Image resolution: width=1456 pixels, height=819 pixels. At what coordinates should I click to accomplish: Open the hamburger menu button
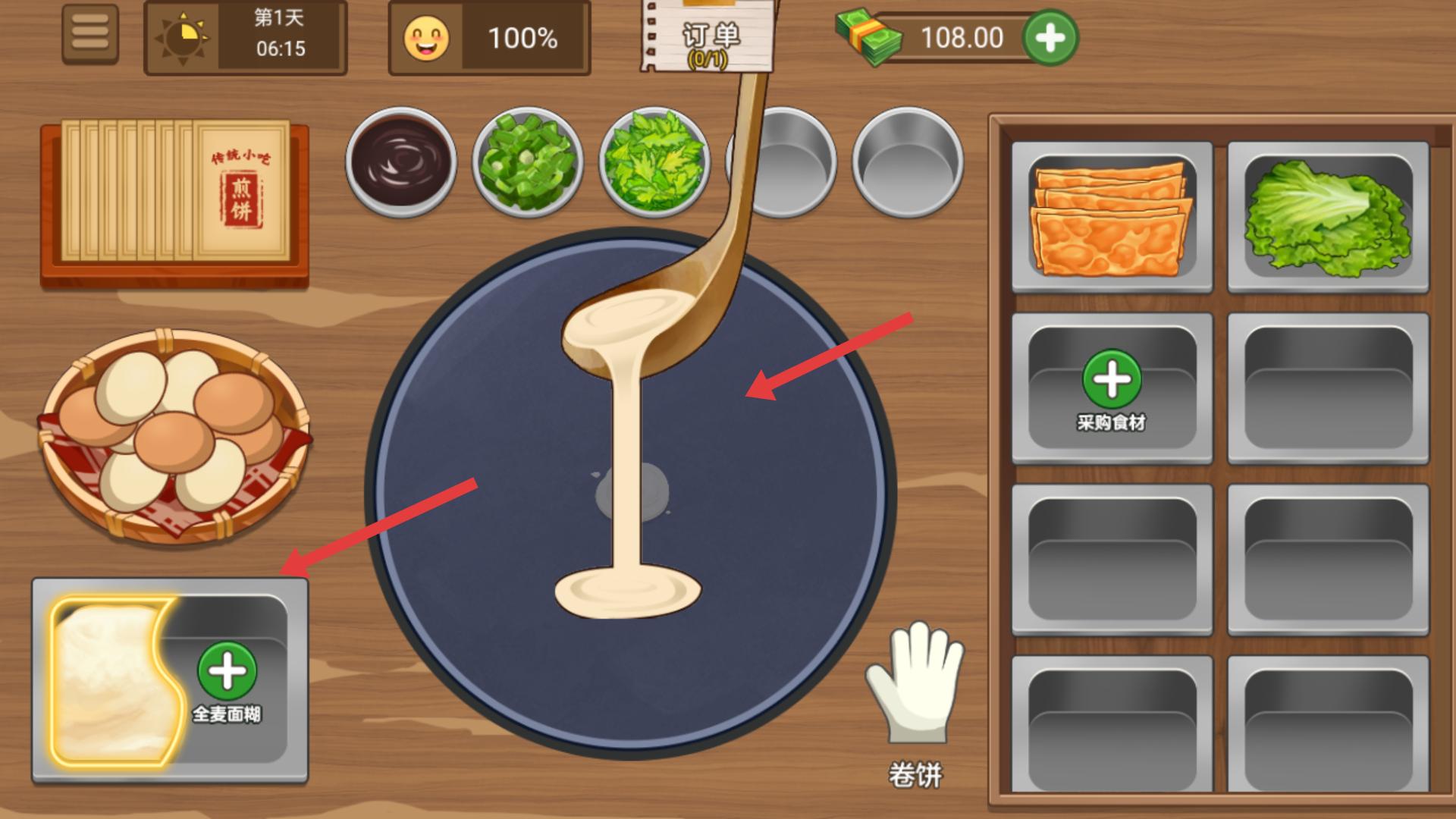pyautogui.click(x=90, y=34)
